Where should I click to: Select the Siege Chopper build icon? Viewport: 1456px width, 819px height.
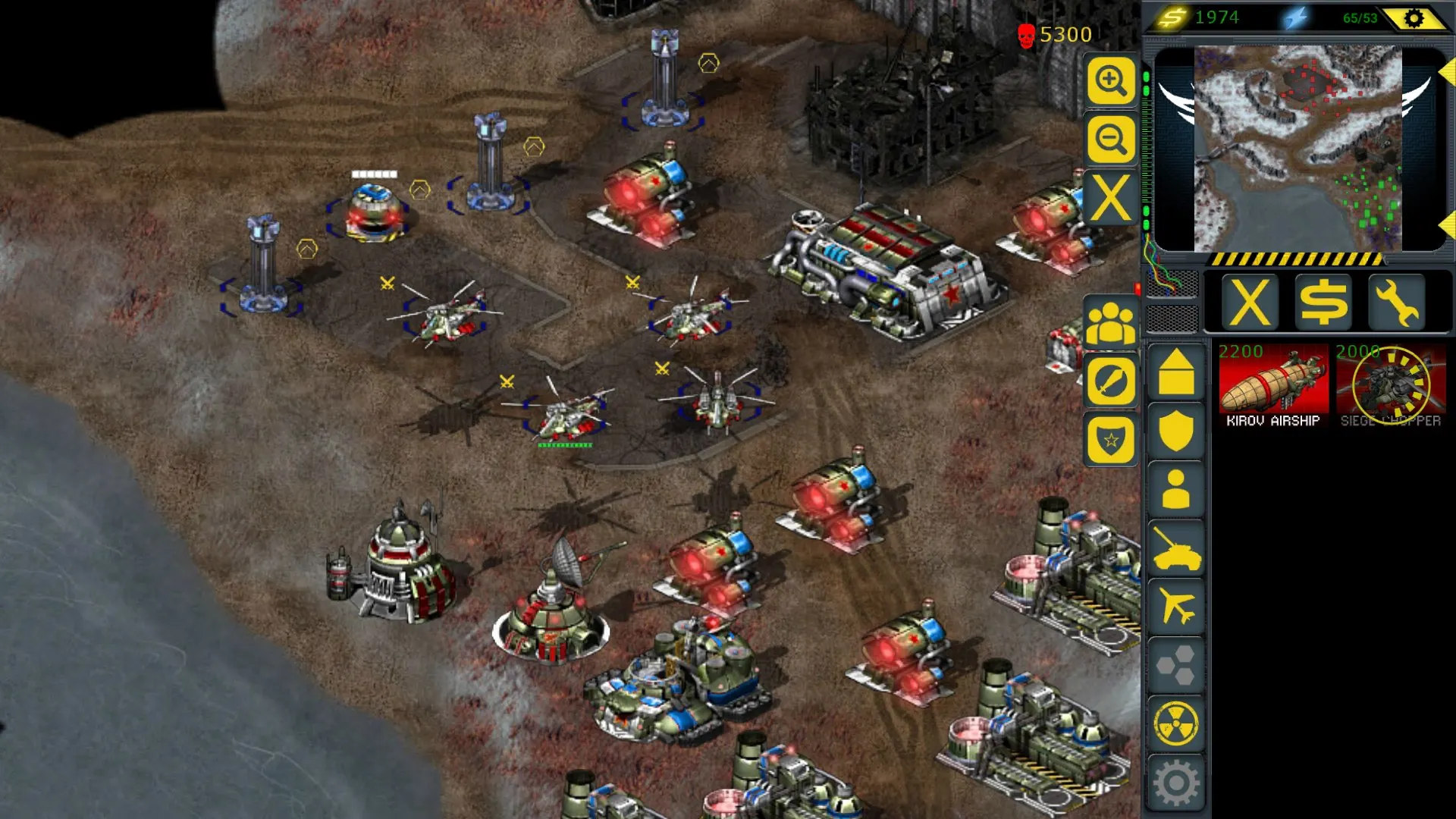point(1390,387)
